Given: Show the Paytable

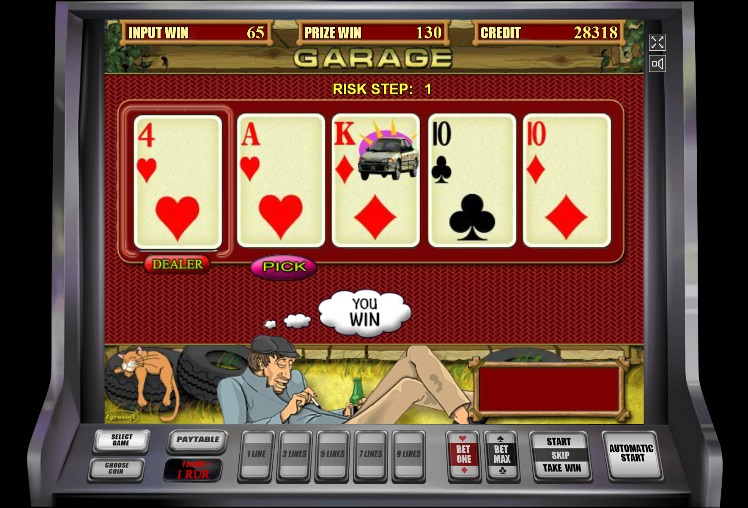Looking at the screenshot, I should click(197, 439).
